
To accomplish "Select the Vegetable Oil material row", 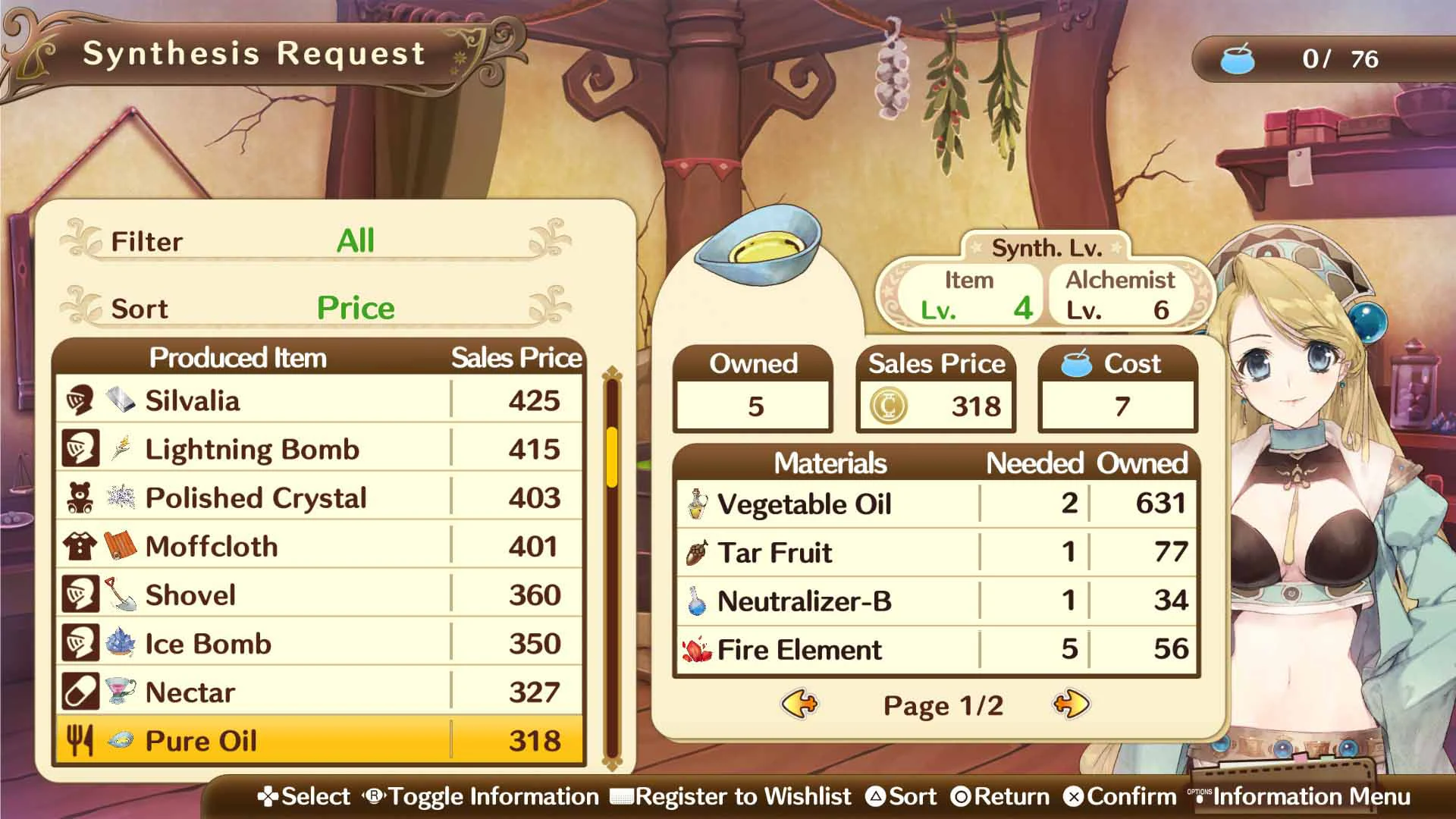I will tap(937, 504).
